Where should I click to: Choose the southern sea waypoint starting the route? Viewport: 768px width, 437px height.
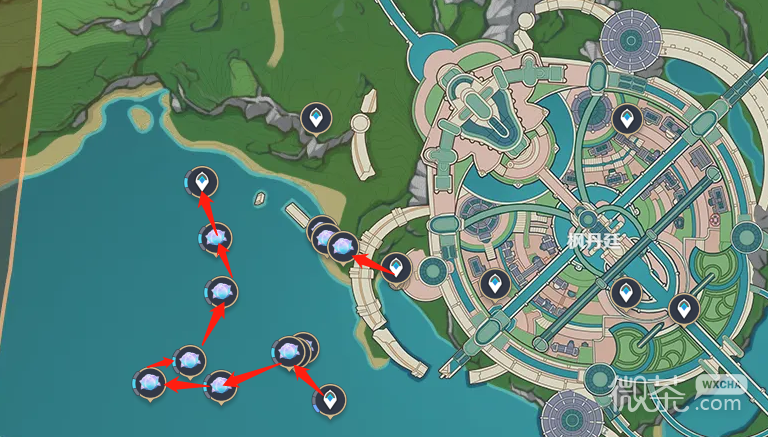(x=329, y=401)
